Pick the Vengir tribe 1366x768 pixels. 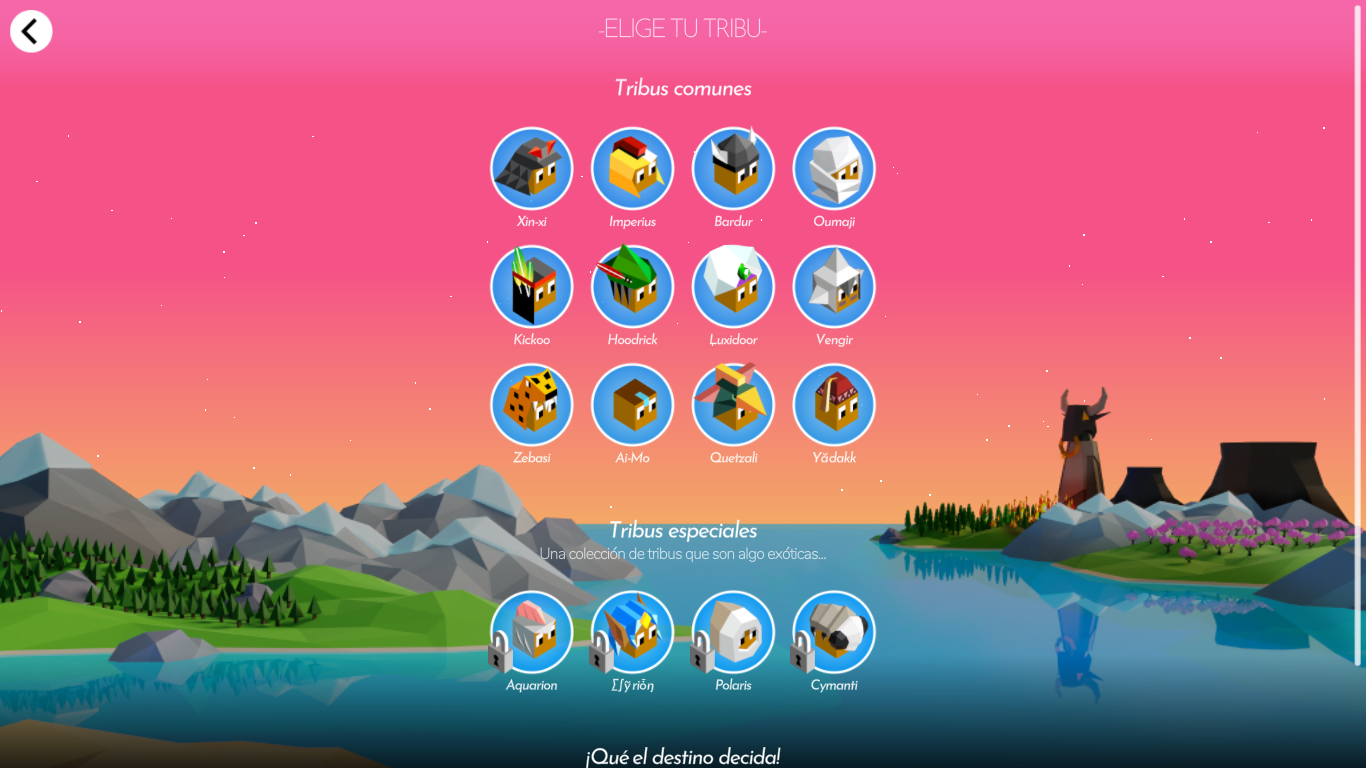(x=834, y=286)
